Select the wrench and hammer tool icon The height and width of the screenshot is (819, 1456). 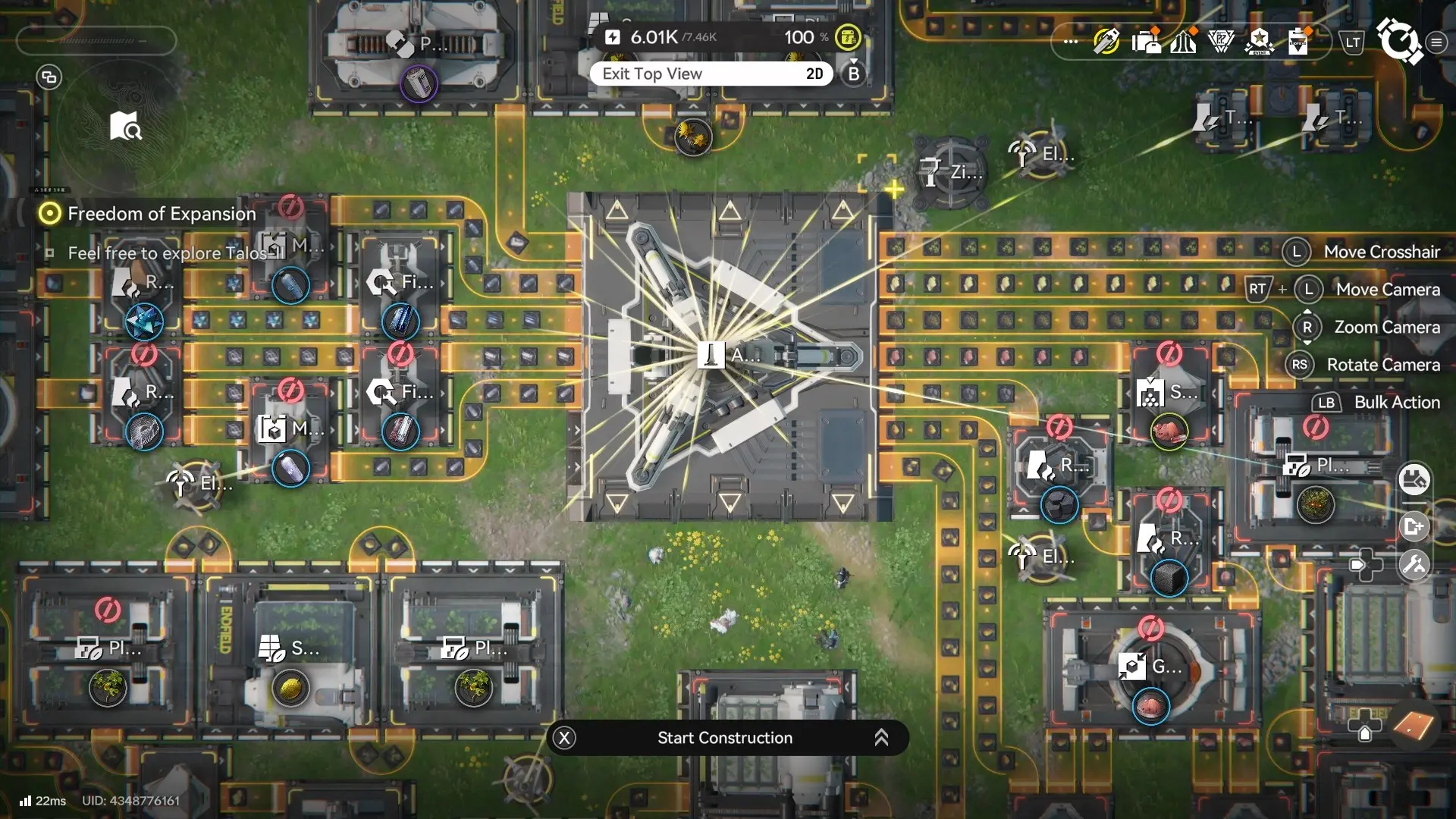pos(1414,565)
